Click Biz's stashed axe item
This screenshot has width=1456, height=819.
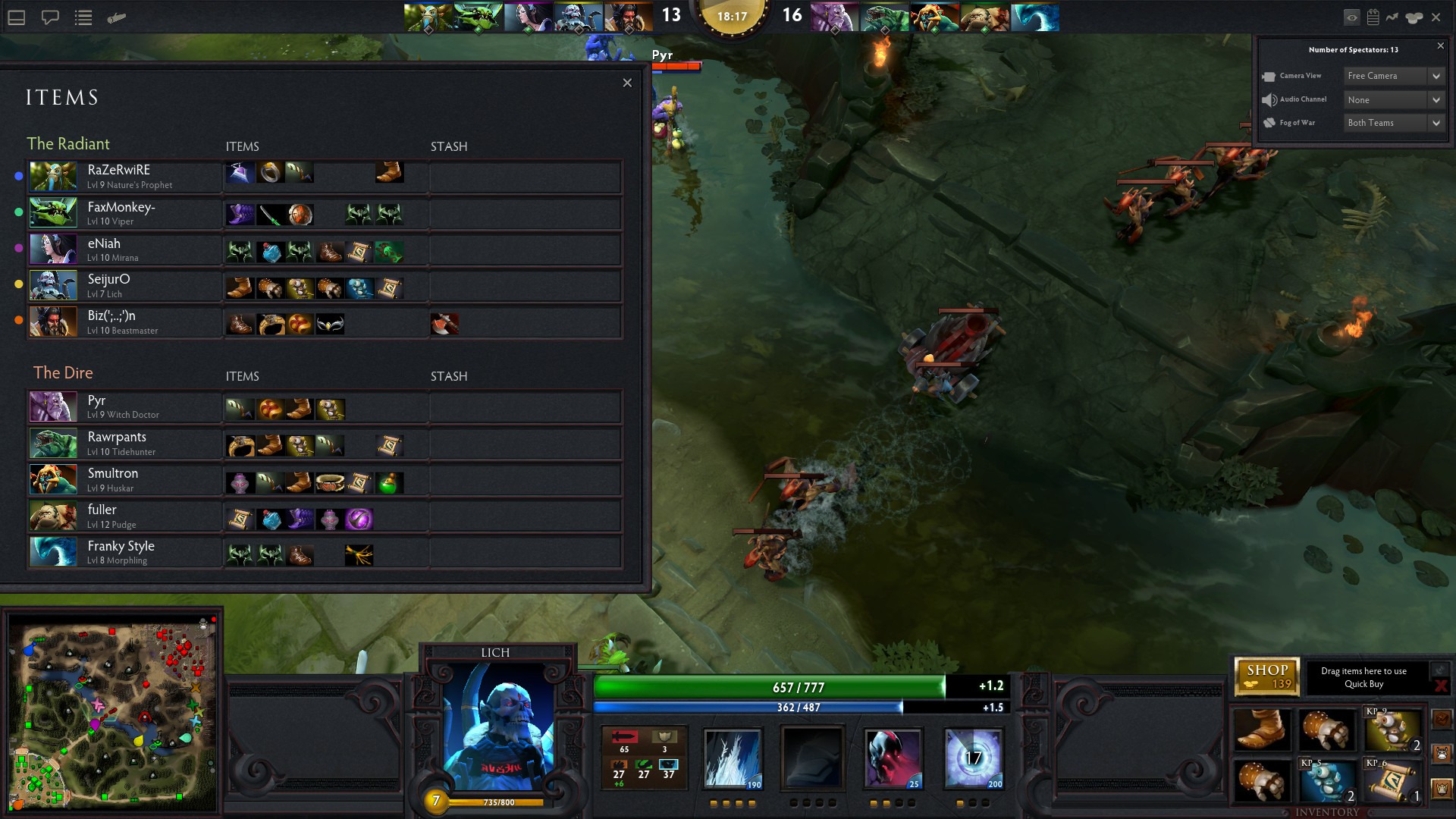click(444, 325)
